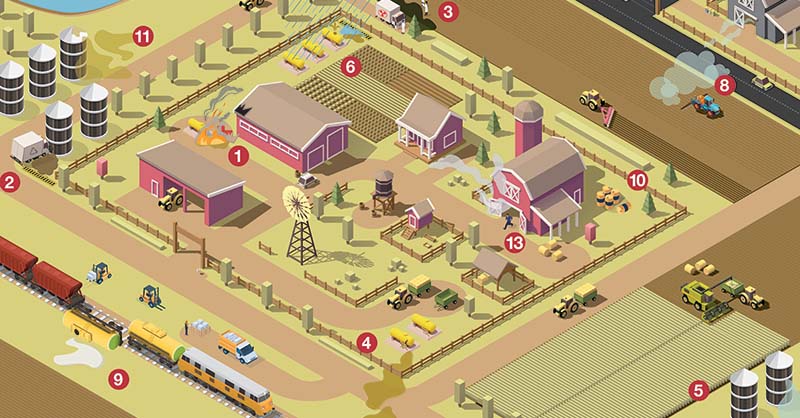Image resolution: width=800 pixels, height=418 pixels.
Task: Click the number 10 marker
Action: point(637,180)
